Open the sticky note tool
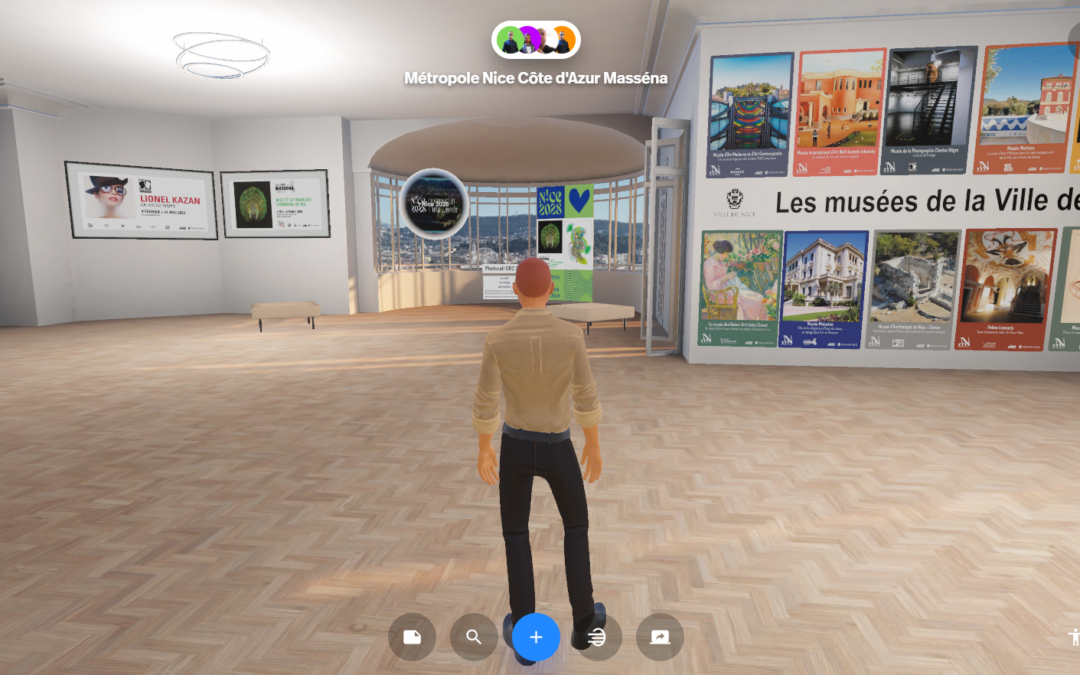 412,637
